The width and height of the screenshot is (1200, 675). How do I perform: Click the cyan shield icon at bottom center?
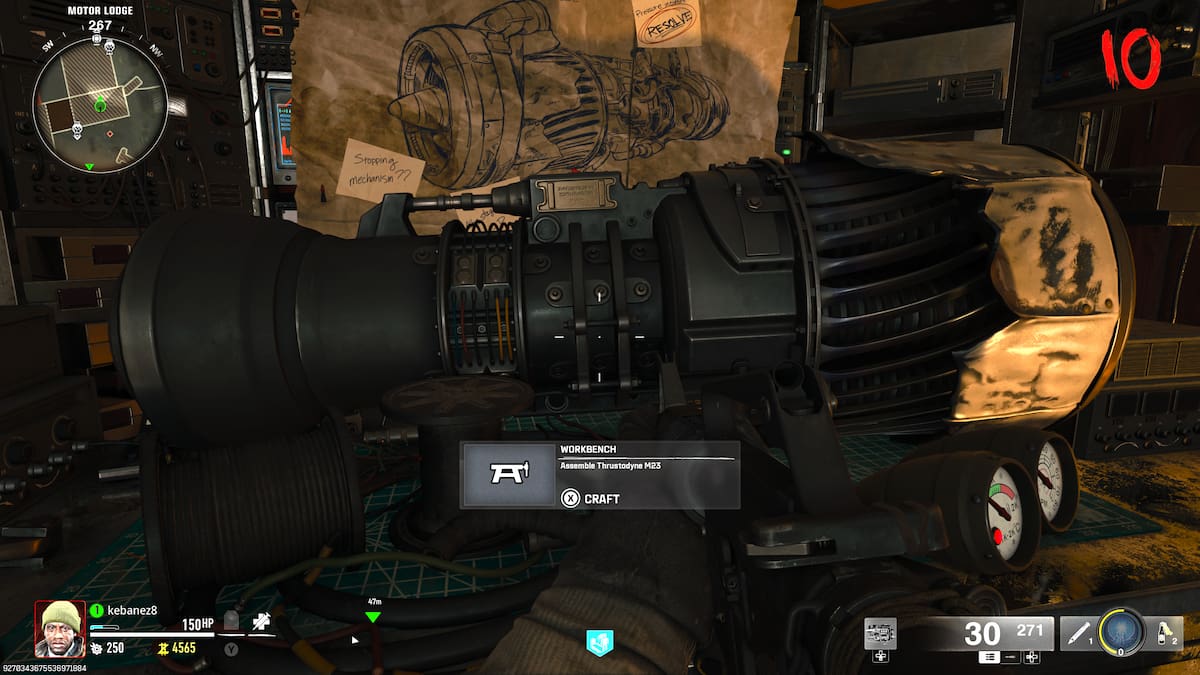point(599,643)
